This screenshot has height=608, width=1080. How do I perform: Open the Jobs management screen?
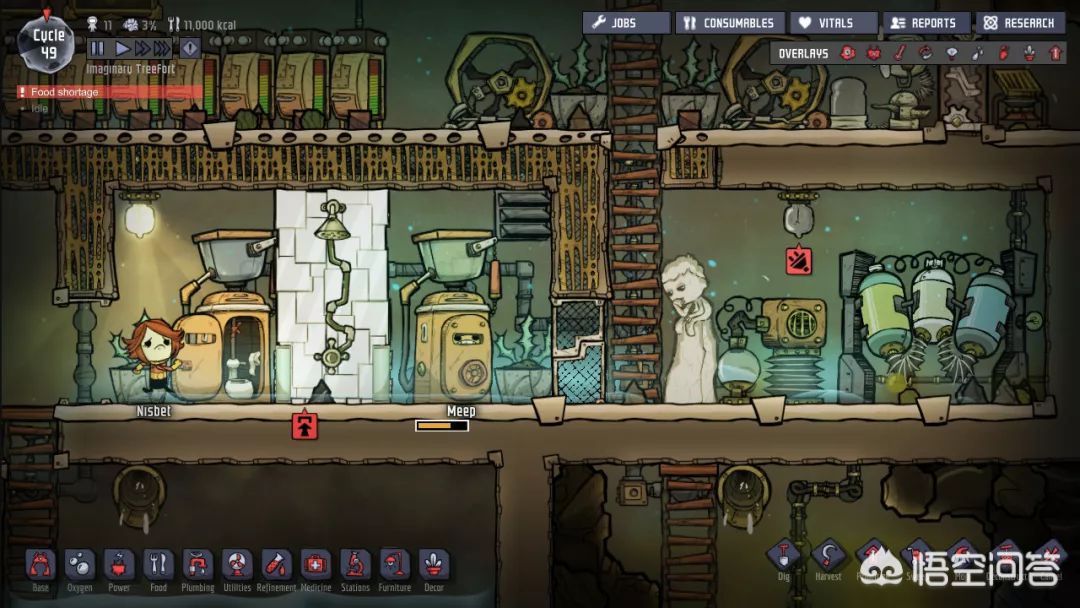(626, 23)
